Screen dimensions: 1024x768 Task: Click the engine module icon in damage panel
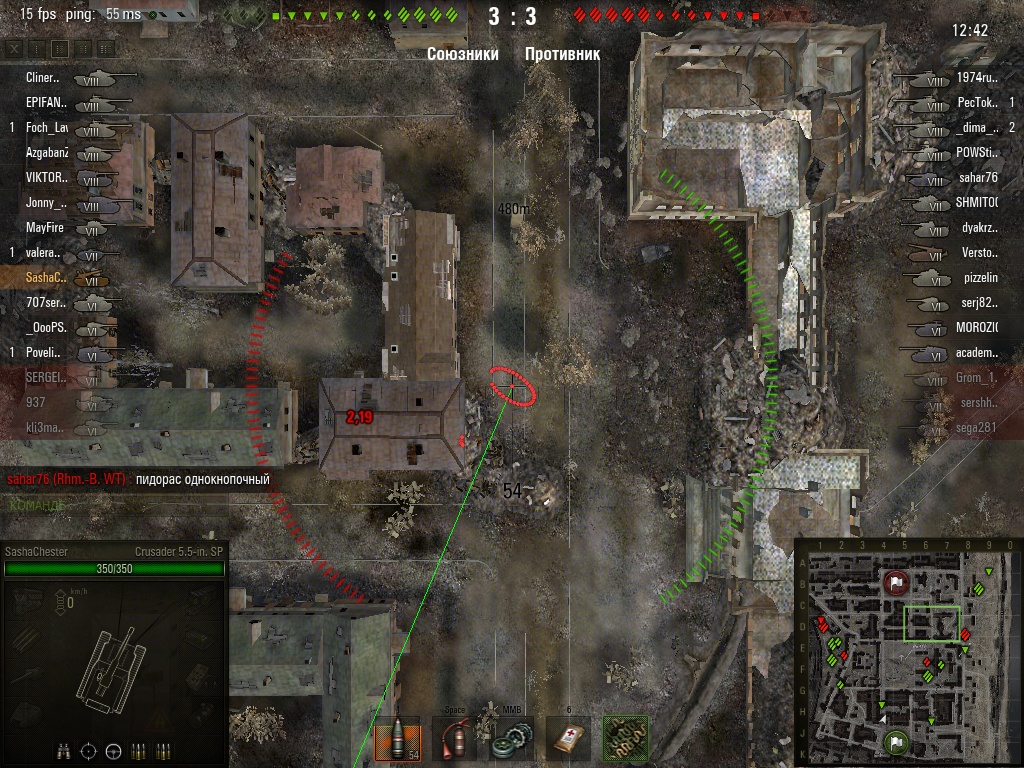coord(26,600)
